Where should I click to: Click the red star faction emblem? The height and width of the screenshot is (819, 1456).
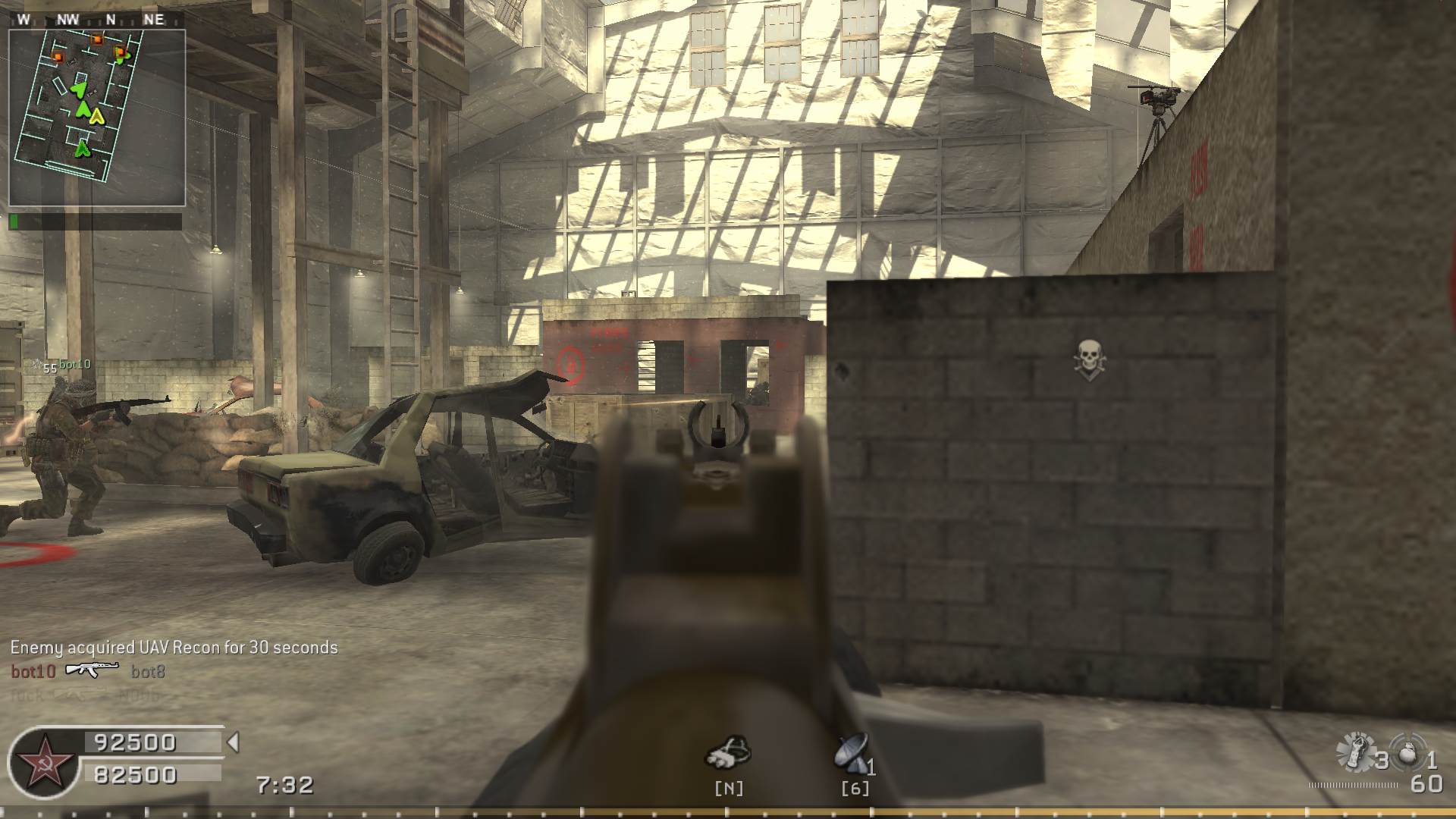[x=44, y=763]
